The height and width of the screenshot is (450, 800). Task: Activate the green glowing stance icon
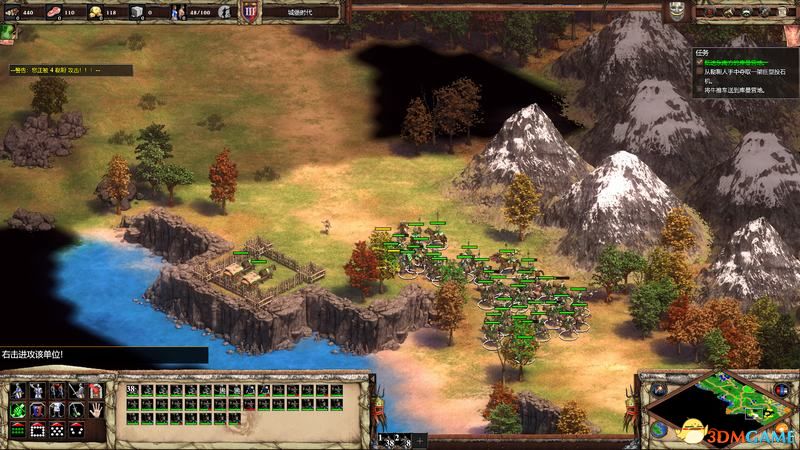point(17,410)
